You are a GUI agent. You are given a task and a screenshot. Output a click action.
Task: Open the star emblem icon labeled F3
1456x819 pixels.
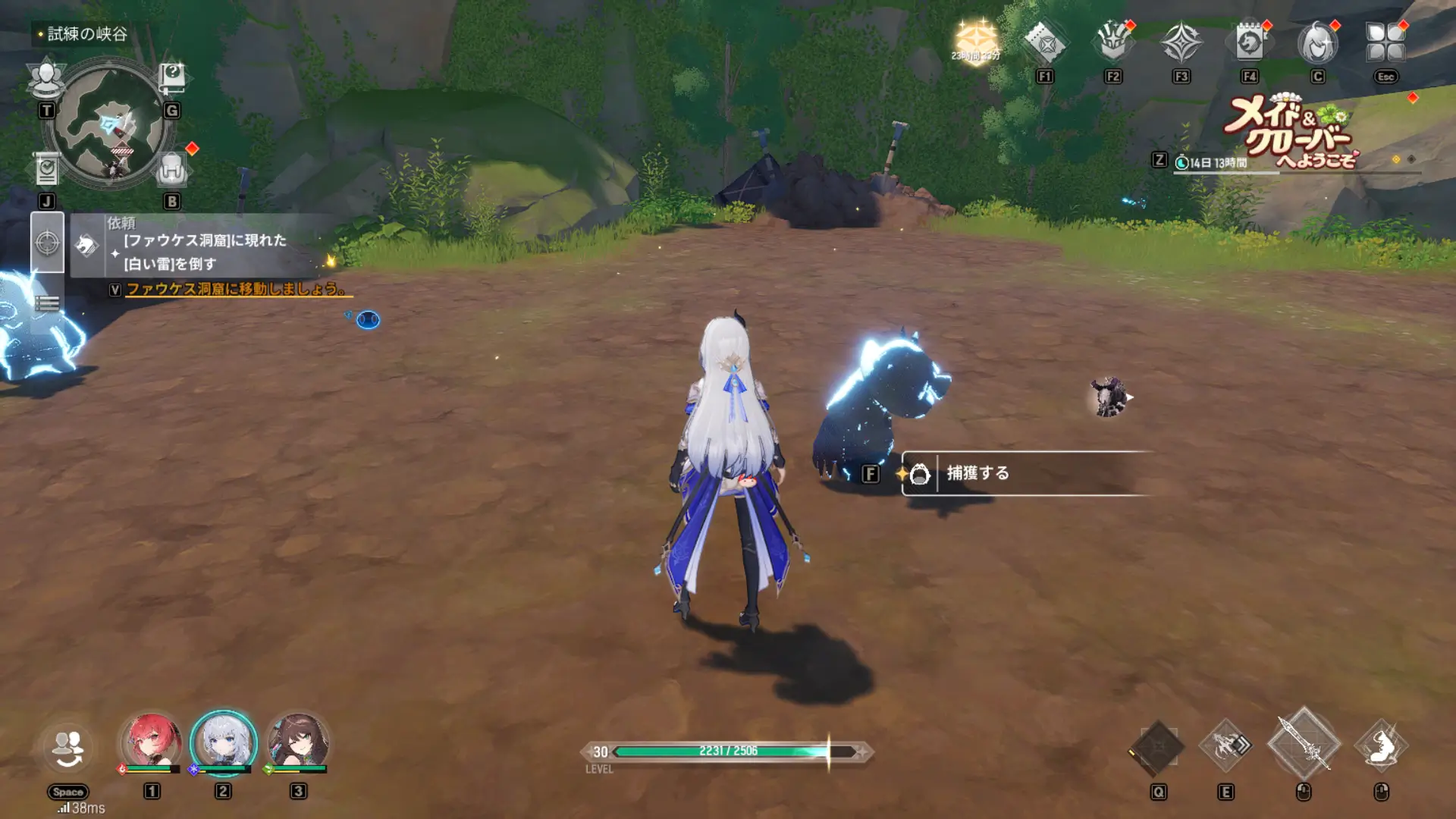[x=1181, y=43]
